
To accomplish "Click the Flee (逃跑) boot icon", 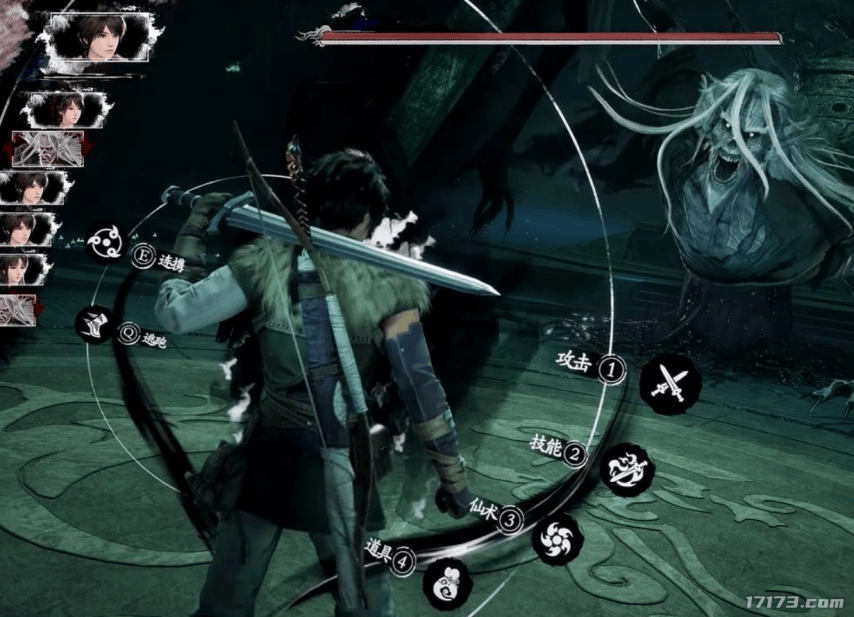I will pyautogui.click(x=93, y=325).
